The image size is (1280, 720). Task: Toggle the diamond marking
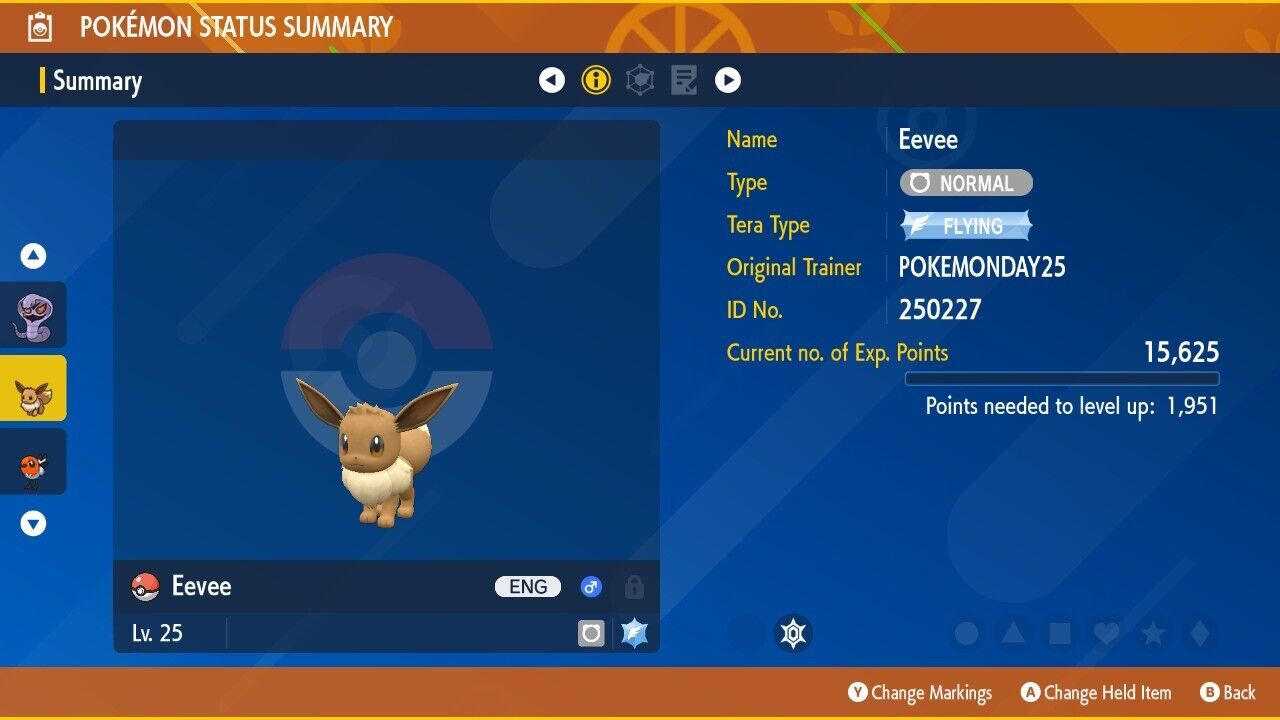tap(1198, 633)
